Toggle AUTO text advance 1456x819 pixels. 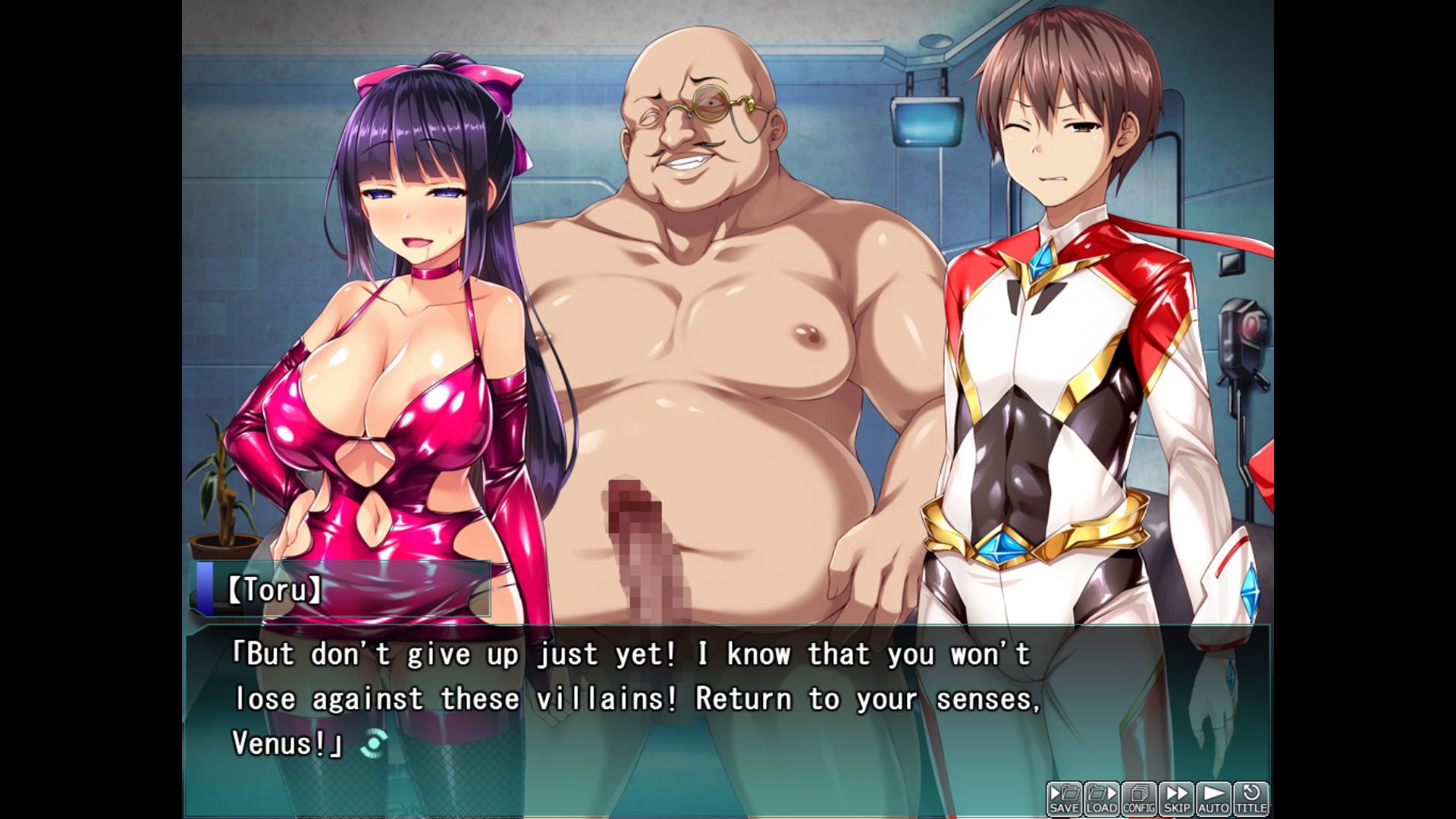[x=1213, y=799]
